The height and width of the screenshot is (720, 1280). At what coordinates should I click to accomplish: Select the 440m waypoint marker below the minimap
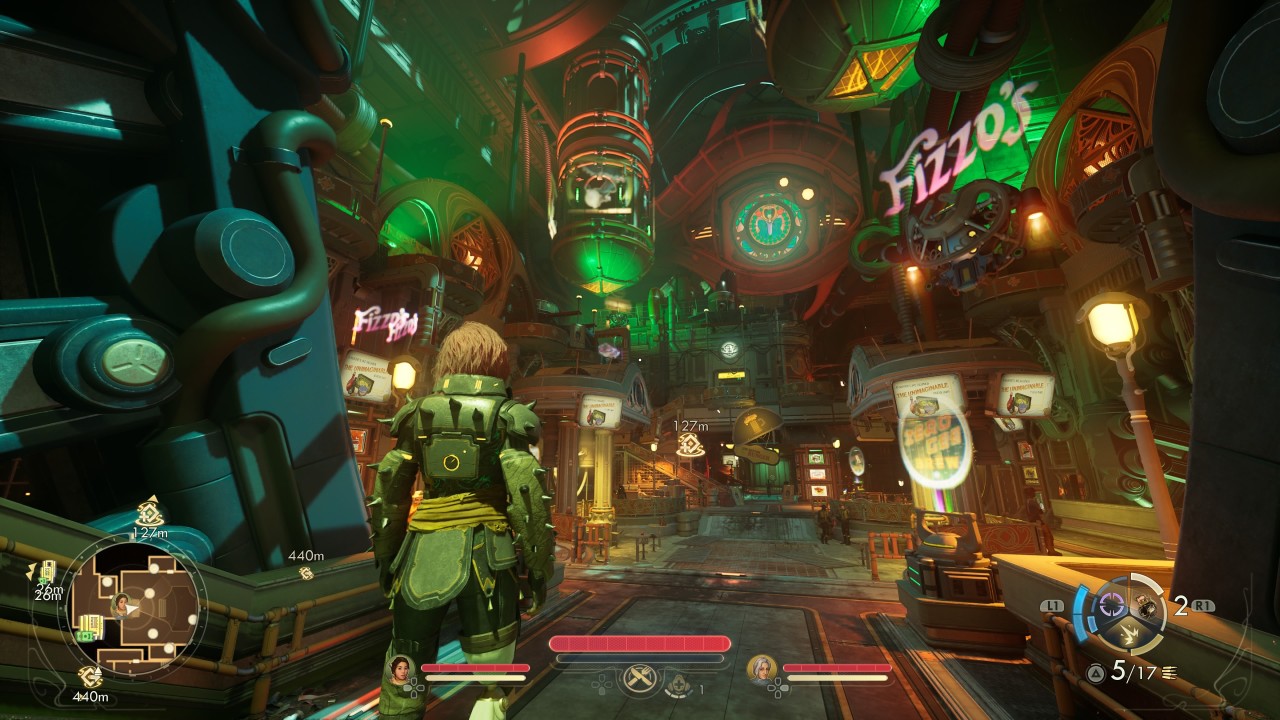91,677
